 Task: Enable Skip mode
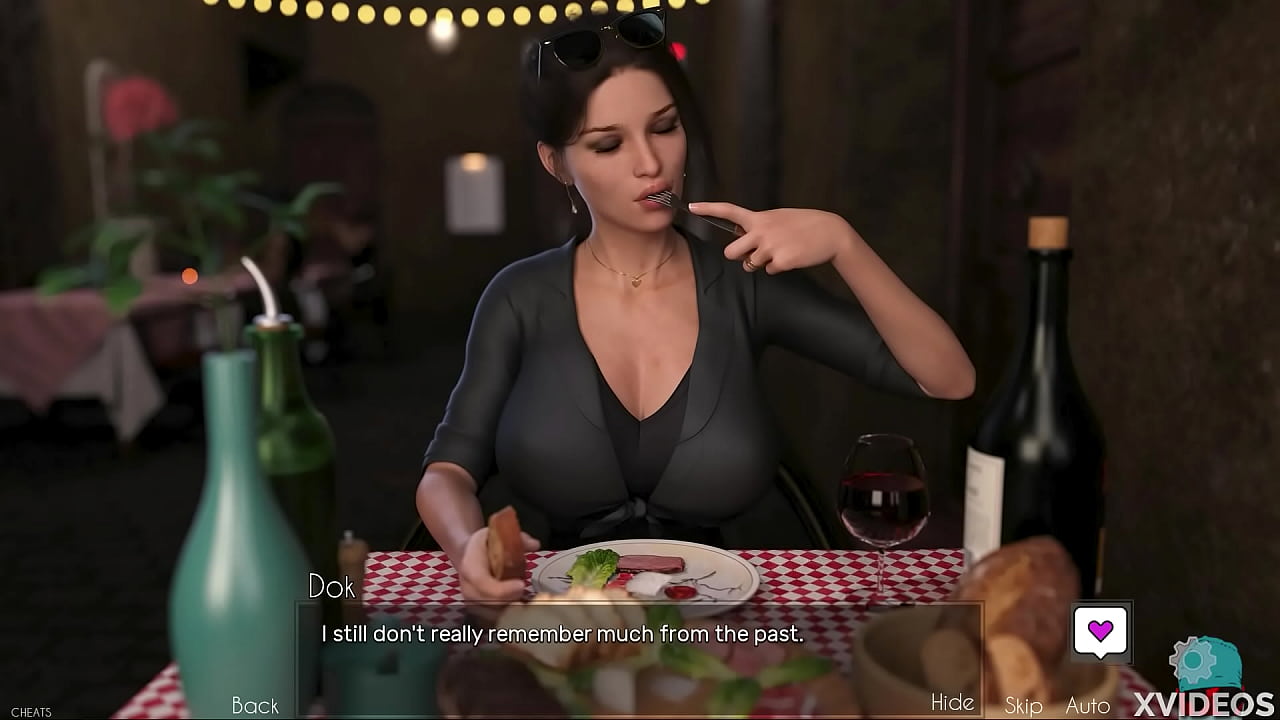pyautogui.click(x=1022, y=705)
